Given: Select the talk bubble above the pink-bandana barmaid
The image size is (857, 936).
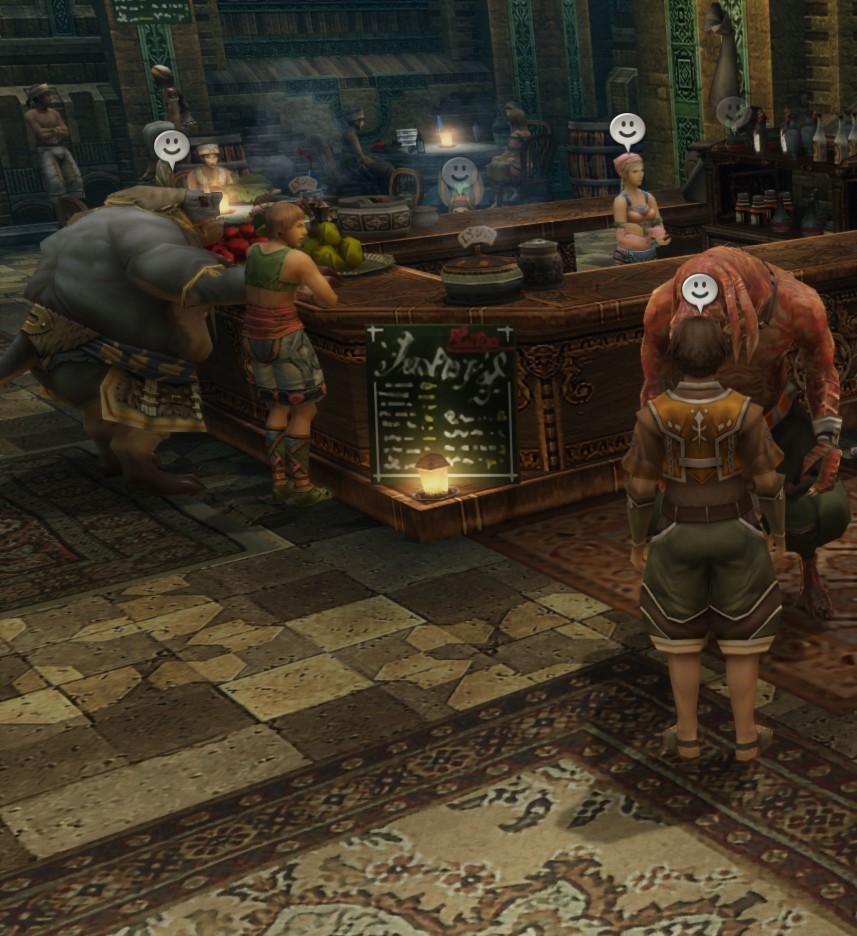Looking at the screenshot, I should (x=627, y=130).
